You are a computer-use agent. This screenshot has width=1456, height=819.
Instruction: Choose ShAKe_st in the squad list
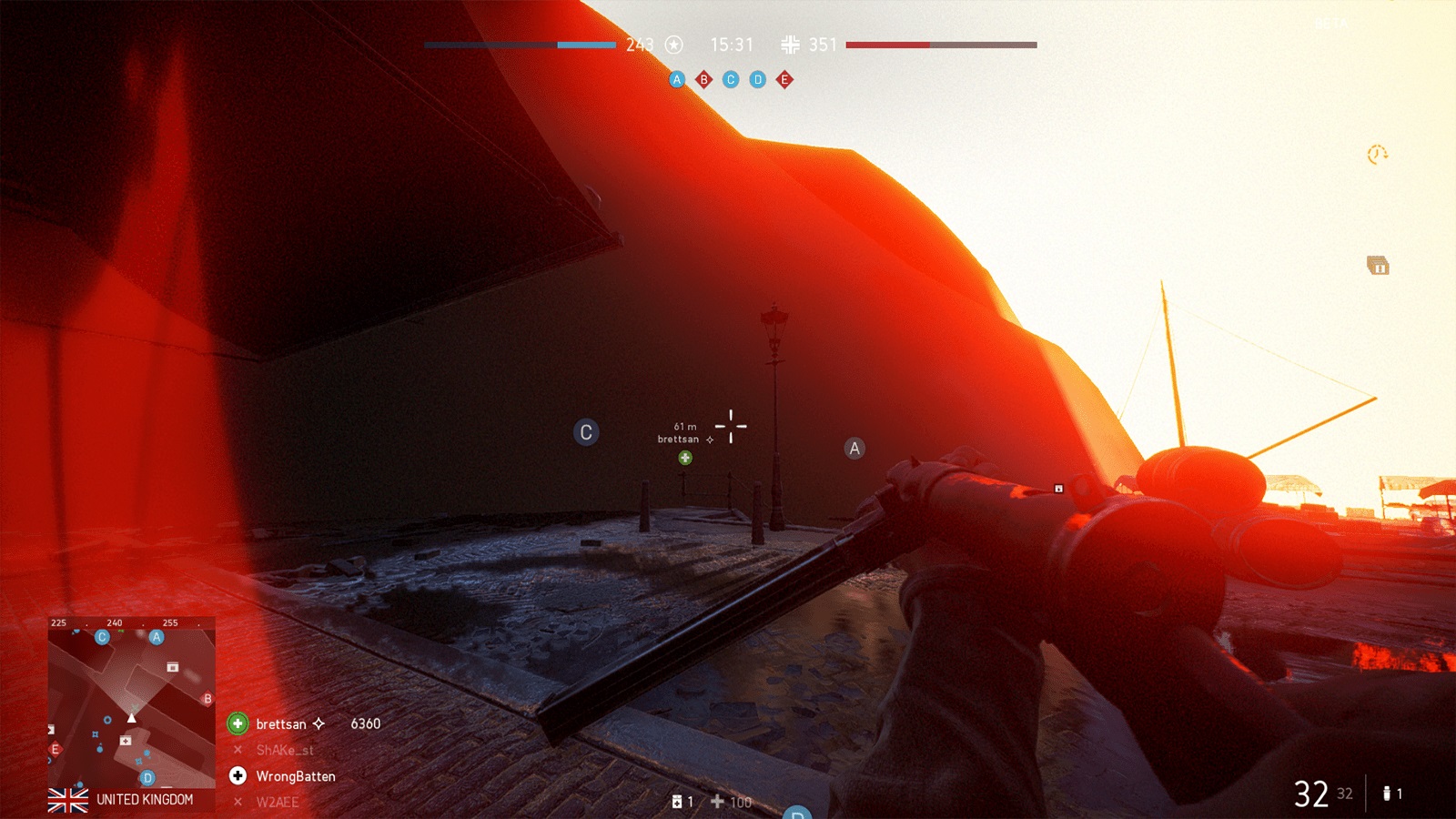tap(284, 750)
